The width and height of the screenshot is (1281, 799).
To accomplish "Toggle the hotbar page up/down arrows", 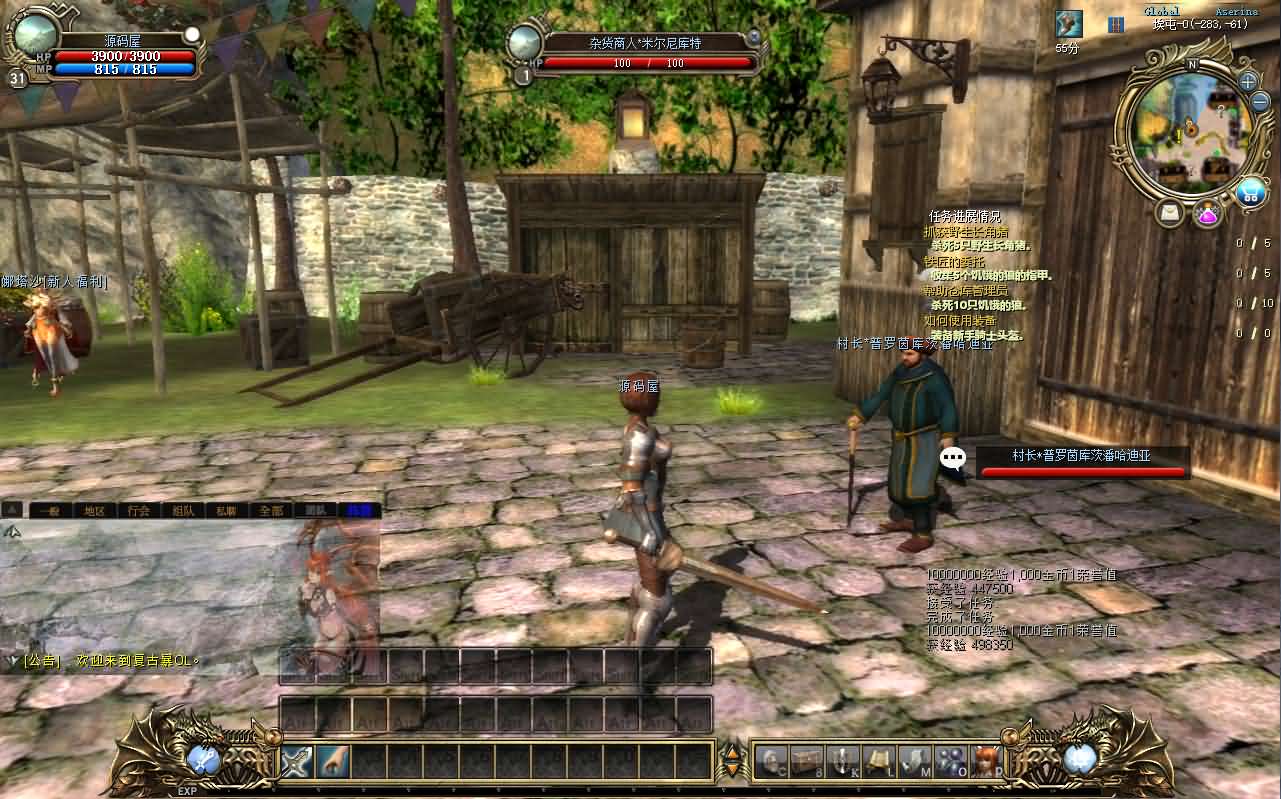I will 733,762.
